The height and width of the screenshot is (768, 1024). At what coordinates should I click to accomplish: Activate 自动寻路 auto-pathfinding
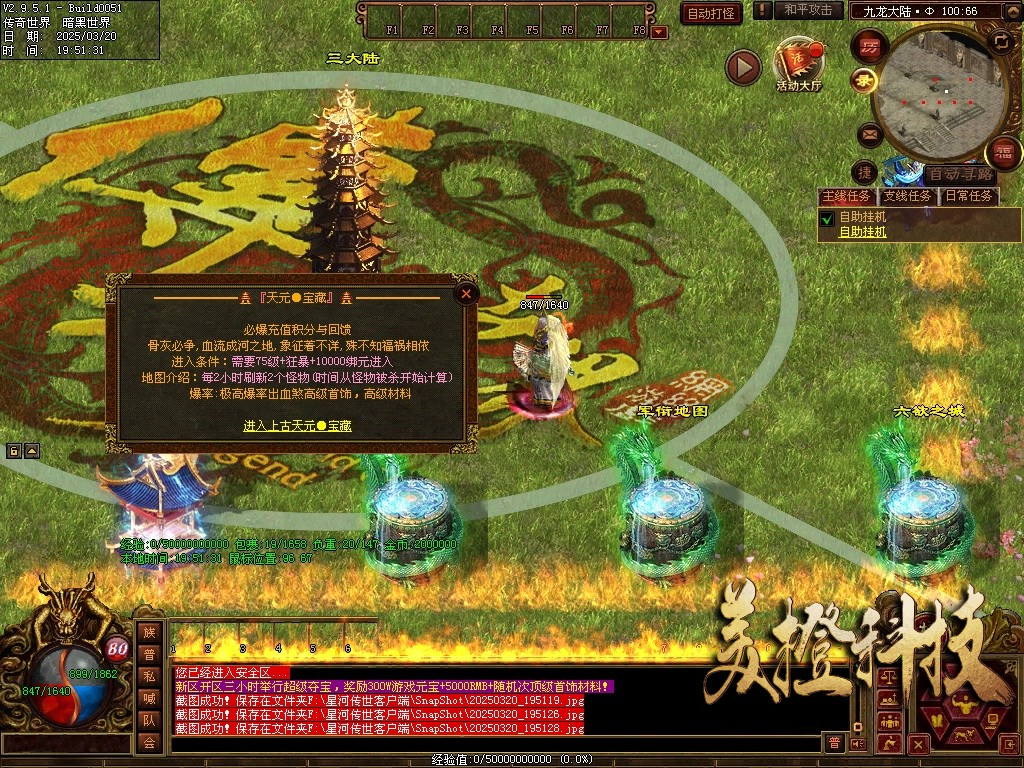pos(960,174)
